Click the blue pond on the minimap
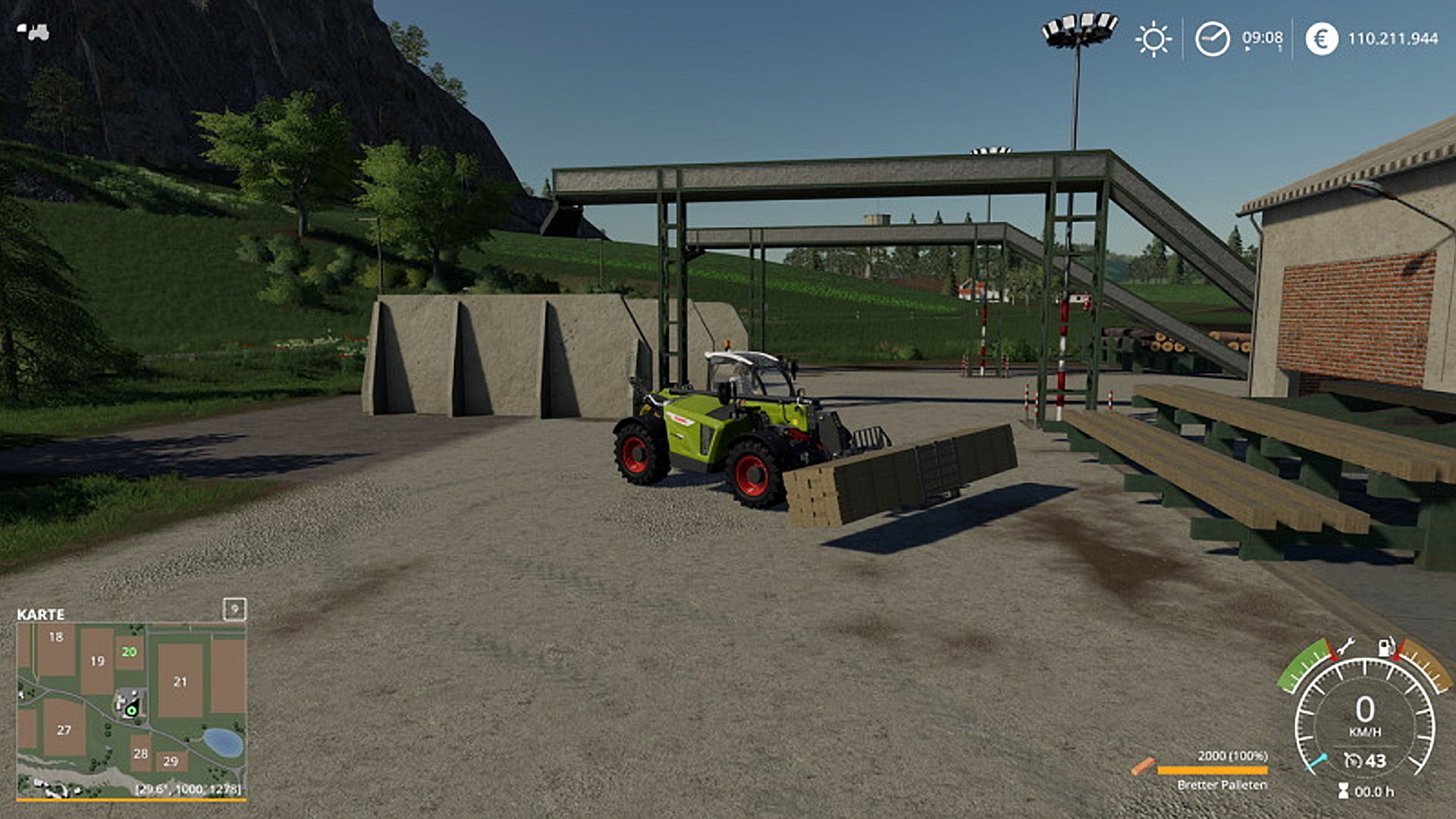 pyautogui.click(x=223, y=742)
